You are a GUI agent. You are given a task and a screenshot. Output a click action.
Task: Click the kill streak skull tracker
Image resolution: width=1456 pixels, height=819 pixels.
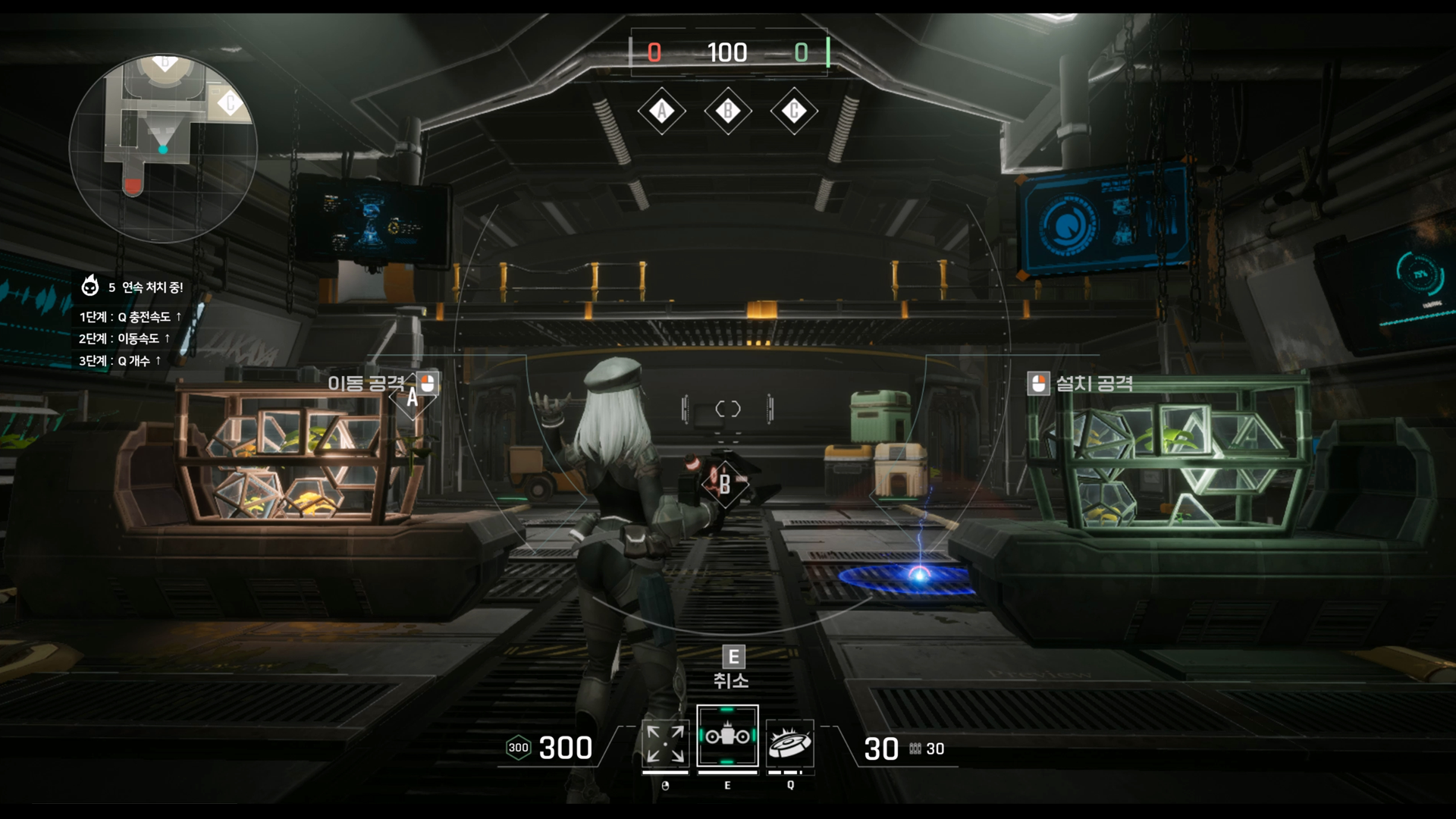click(90, 287)
